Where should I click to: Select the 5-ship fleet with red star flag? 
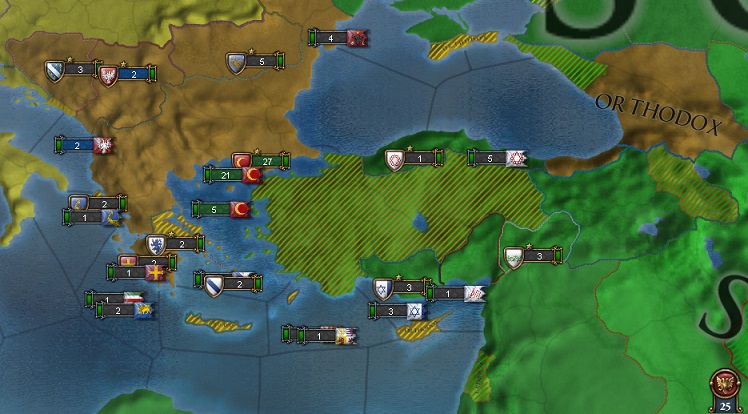(498, 158)
